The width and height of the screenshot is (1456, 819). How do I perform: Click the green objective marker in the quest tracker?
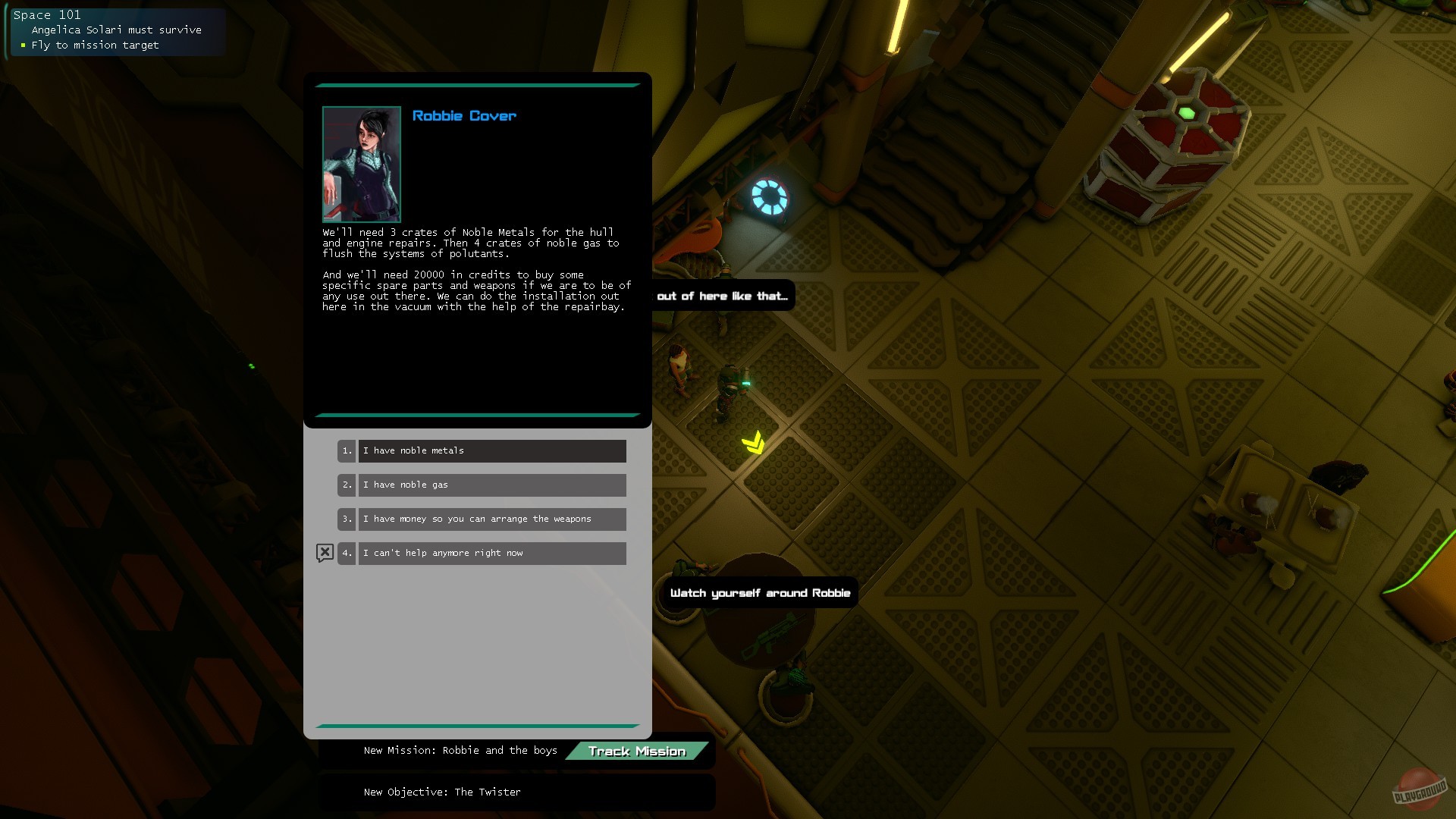pyautogui.click(x=24, y=45)
